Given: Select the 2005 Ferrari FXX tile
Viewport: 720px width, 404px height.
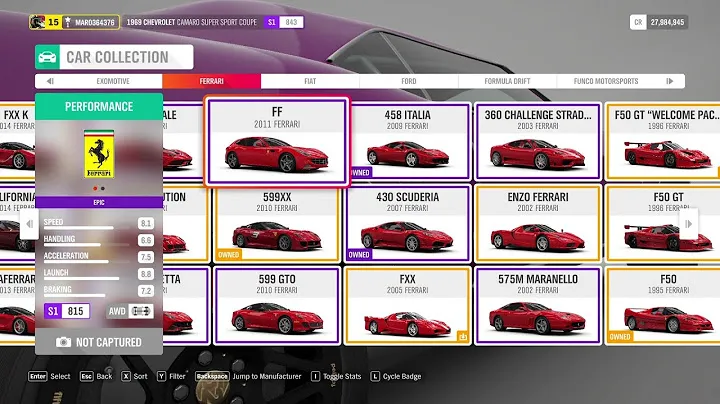Looking at the screenshot, I should [x=407, y=305].
